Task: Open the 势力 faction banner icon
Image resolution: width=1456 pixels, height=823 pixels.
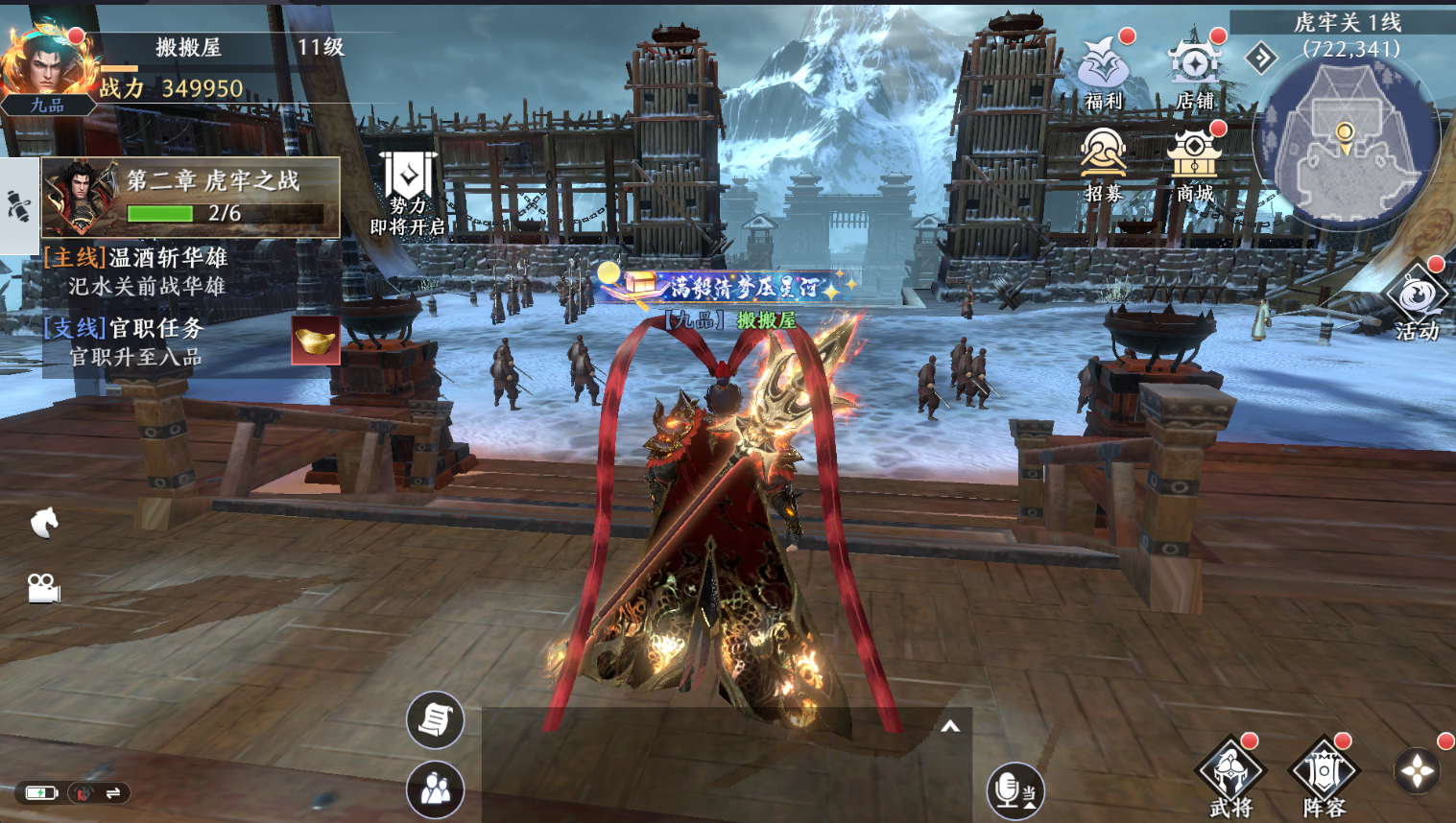Action: [408, 192]
